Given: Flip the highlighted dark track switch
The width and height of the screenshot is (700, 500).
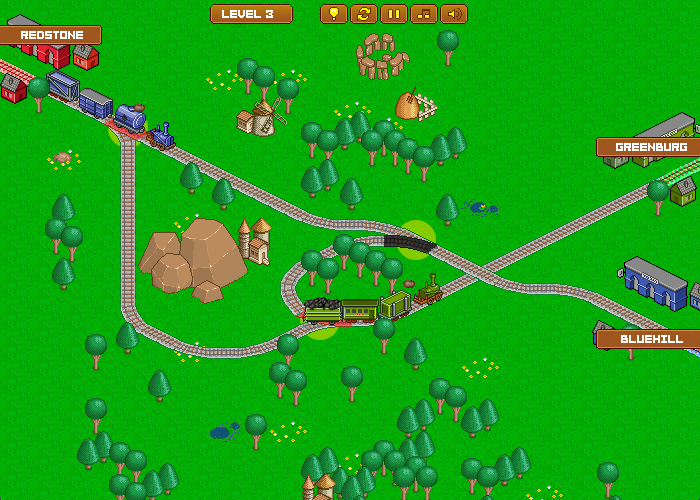Looking at the screenshot, I should point(412,240).
